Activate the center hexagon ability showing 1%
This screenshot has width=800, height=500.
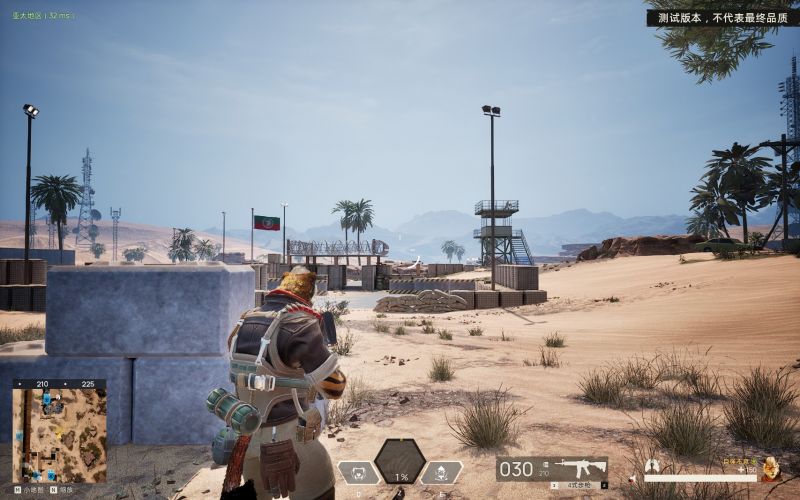400,462
